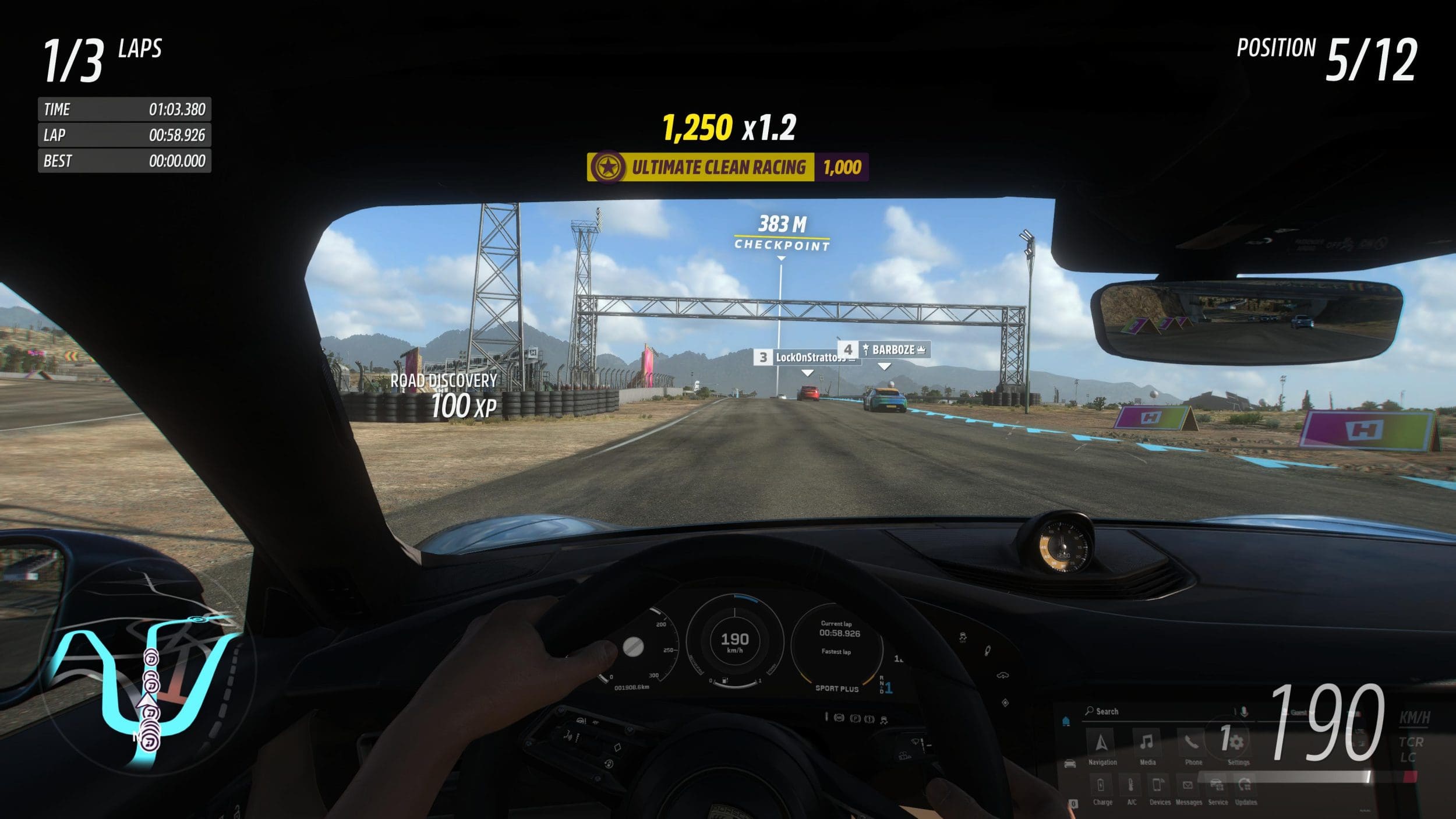This screenshot has width=1456, height=819.
Task: Select the BARBOZE player name tag
Action: [x=885, y=350]
